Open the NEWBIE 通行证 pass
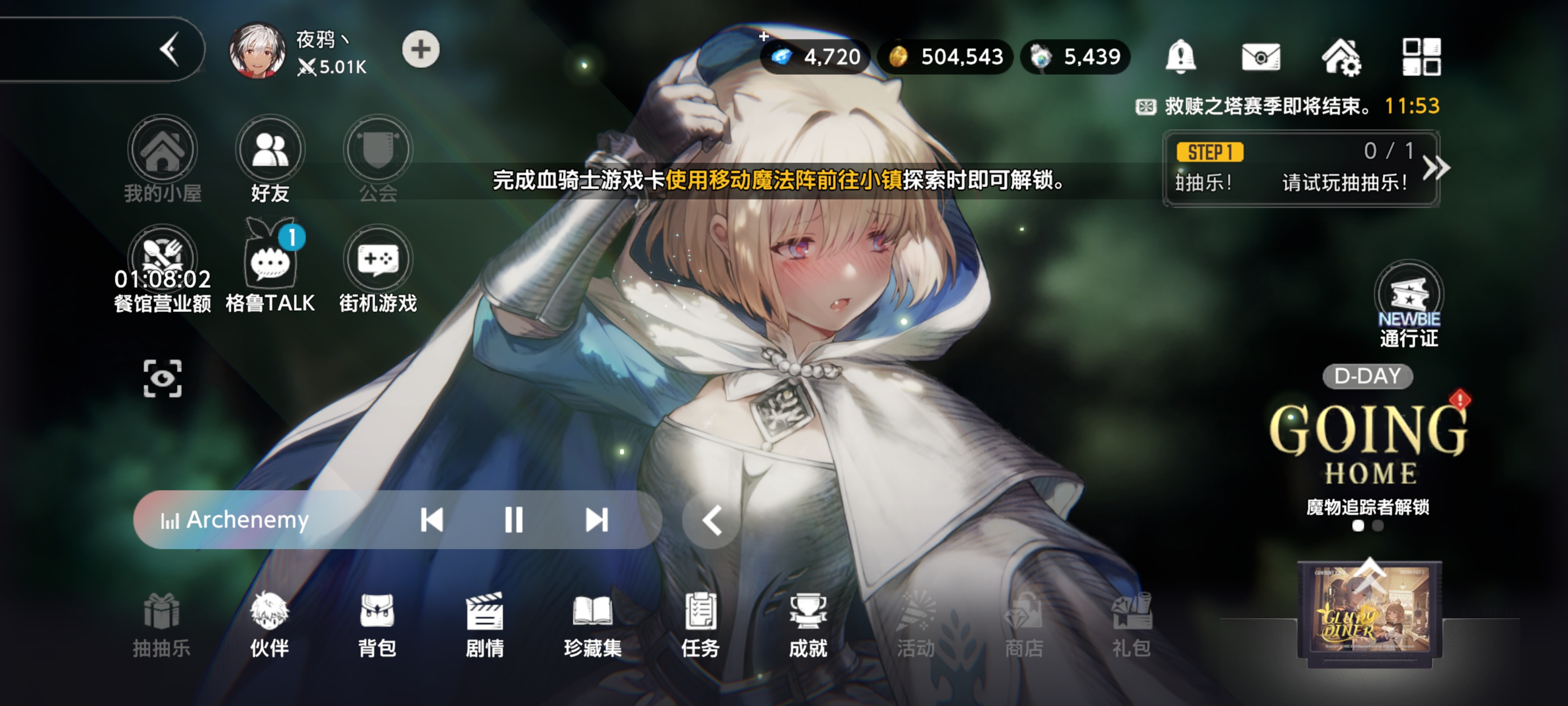Image resolution: width=1568 pixels, height=706 pixels. click(x=1408, y=304)
